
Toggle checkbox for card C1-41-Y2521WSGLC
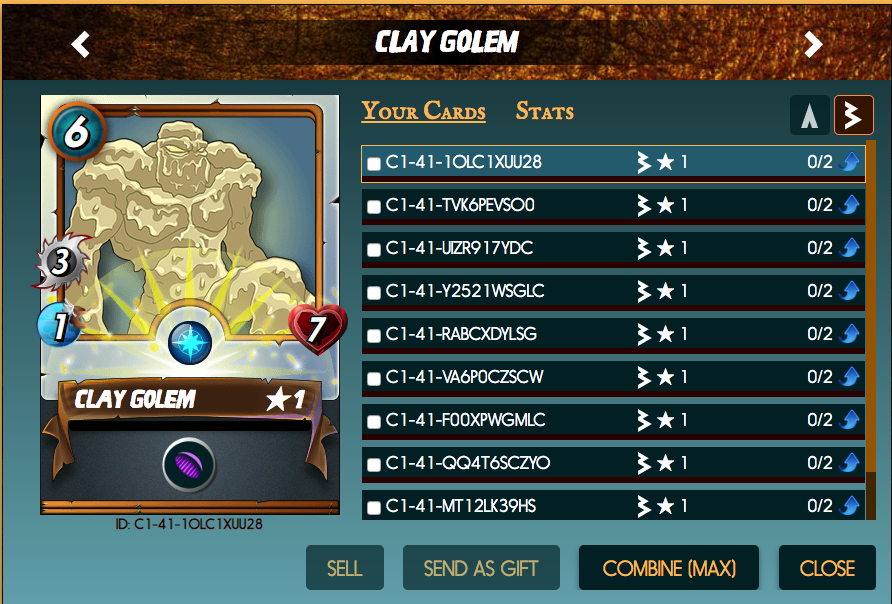(x=374, y=293)
